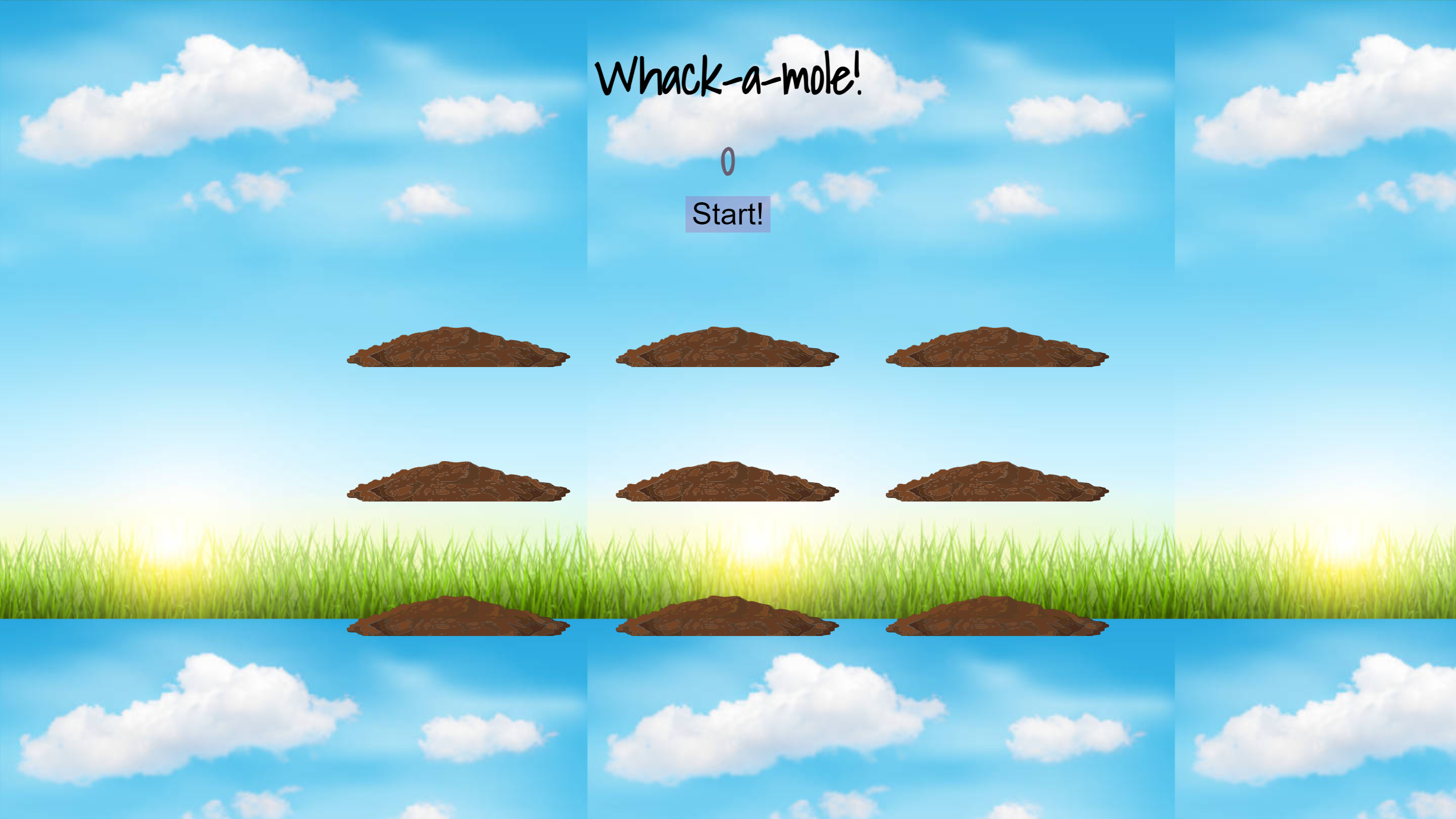Tap the mound partially hidden by grass center
The width and height of the screenshot is (1456, 819).
tap(727, 616)
